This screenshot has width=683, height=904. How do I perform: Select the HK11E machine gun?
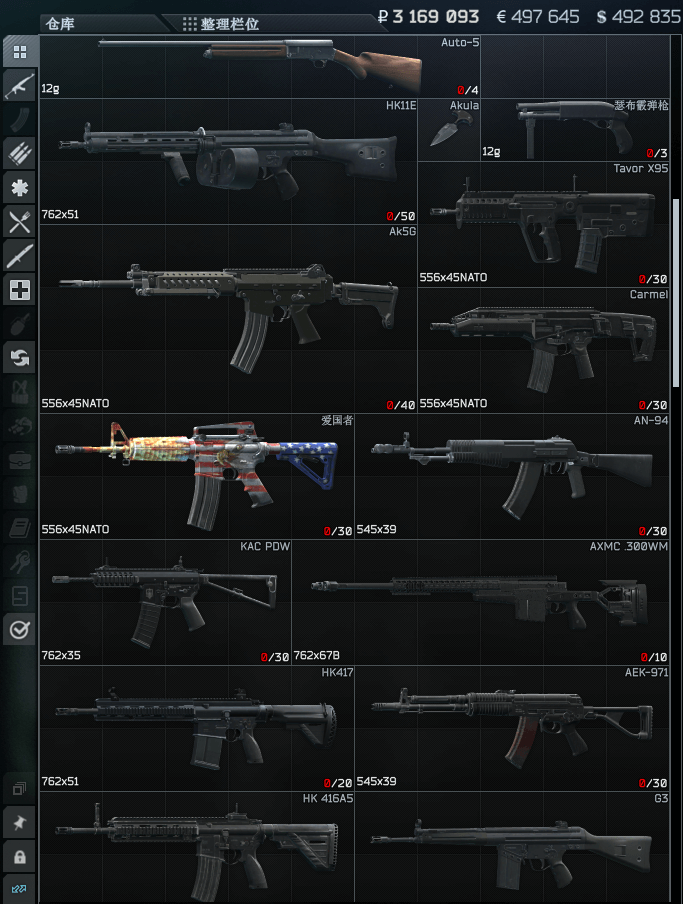pos(228,161)
